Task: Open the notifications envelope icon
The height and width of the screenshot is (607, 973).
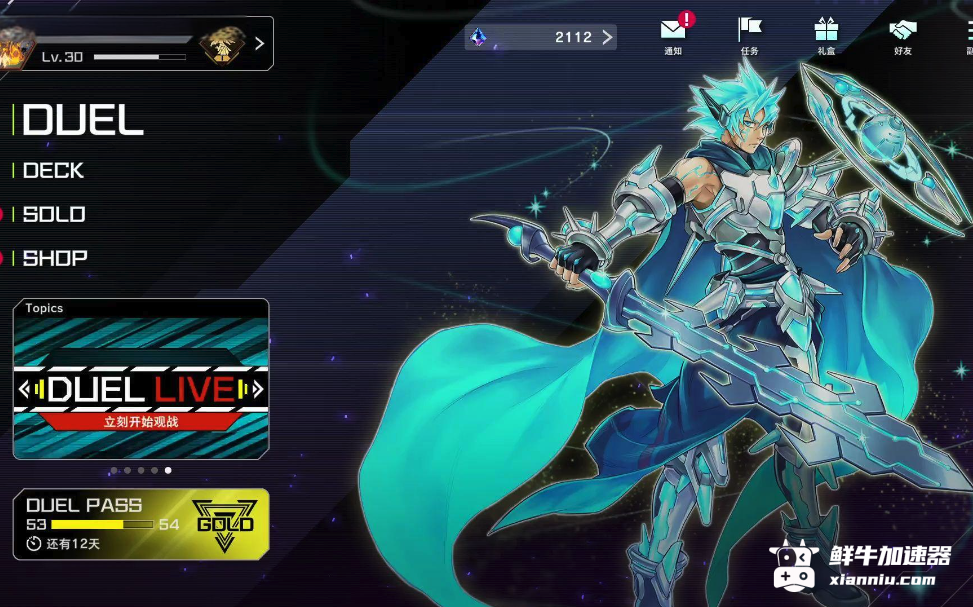Action: point(673,32)
